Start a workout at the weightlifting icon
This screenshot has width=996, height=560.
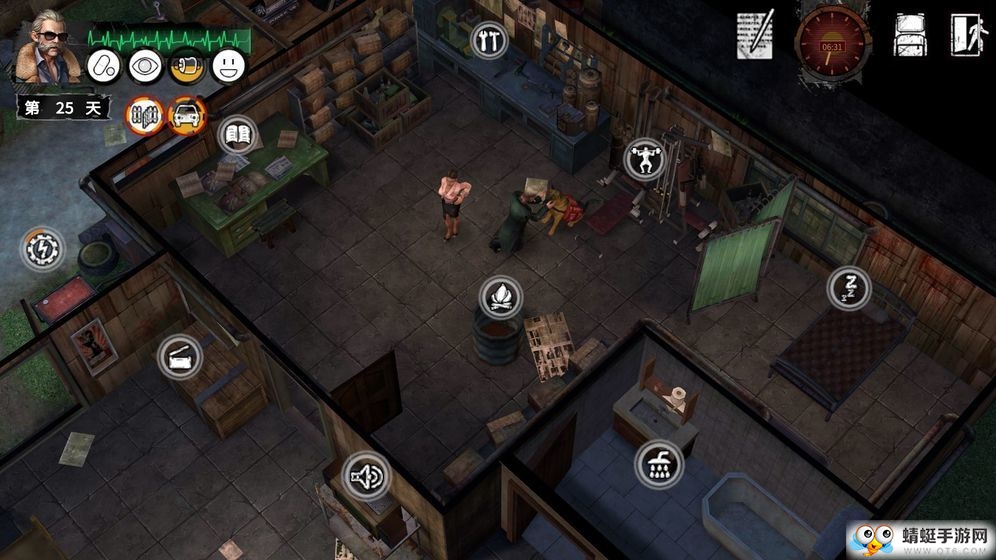(x=643, y=158)
